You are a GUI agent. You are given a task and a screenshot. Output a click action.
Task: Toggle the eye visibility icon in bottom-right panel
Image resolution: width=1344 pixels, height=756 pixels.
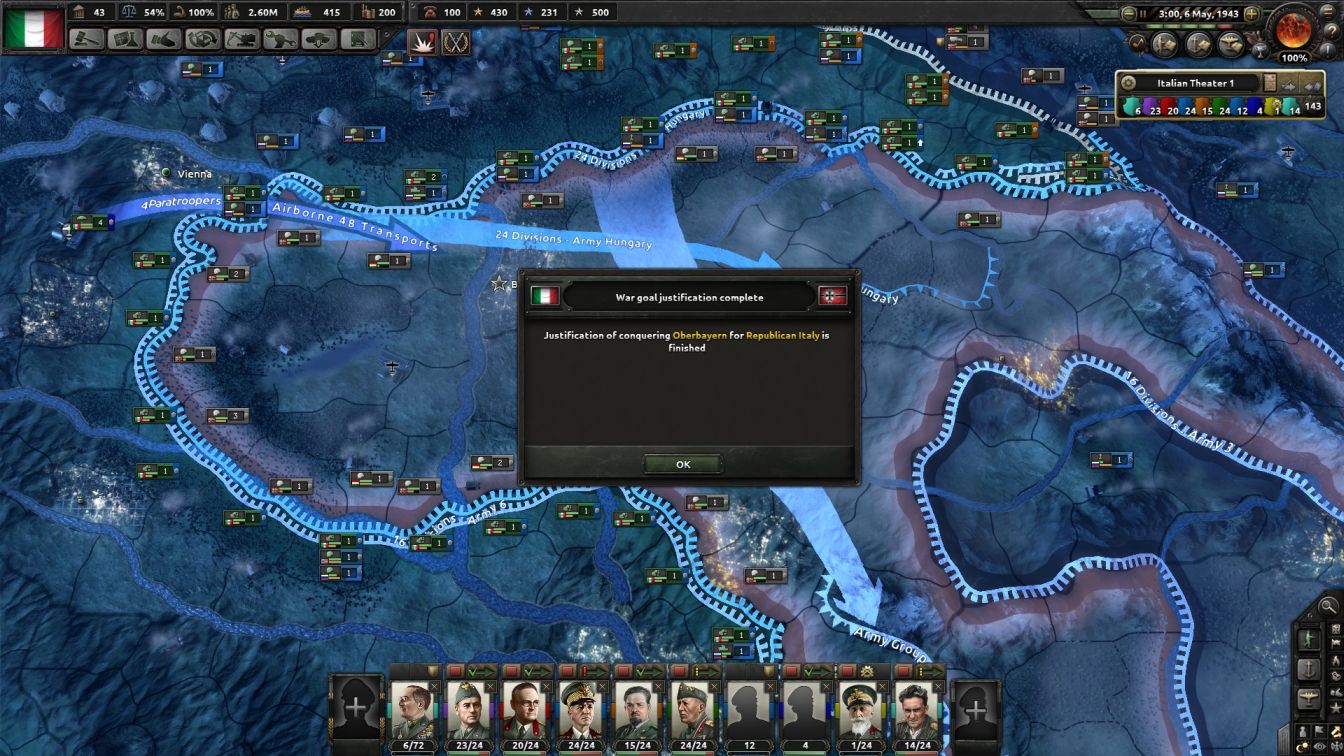1320,745
